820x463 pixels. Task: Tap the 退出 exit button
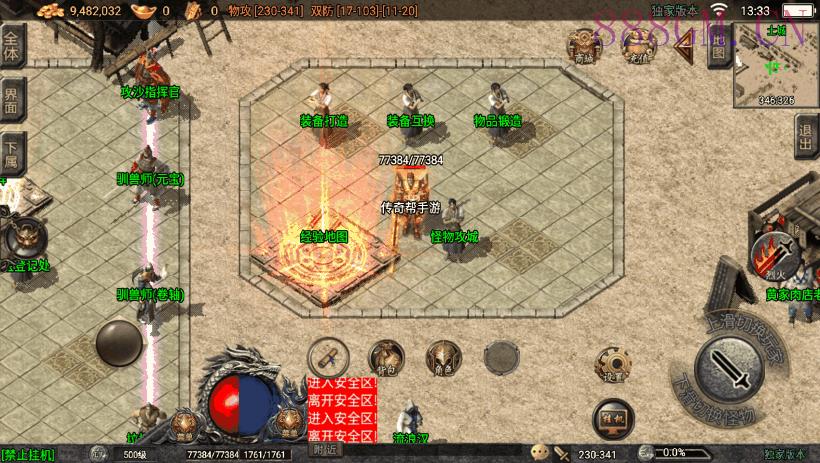(806, 136)
